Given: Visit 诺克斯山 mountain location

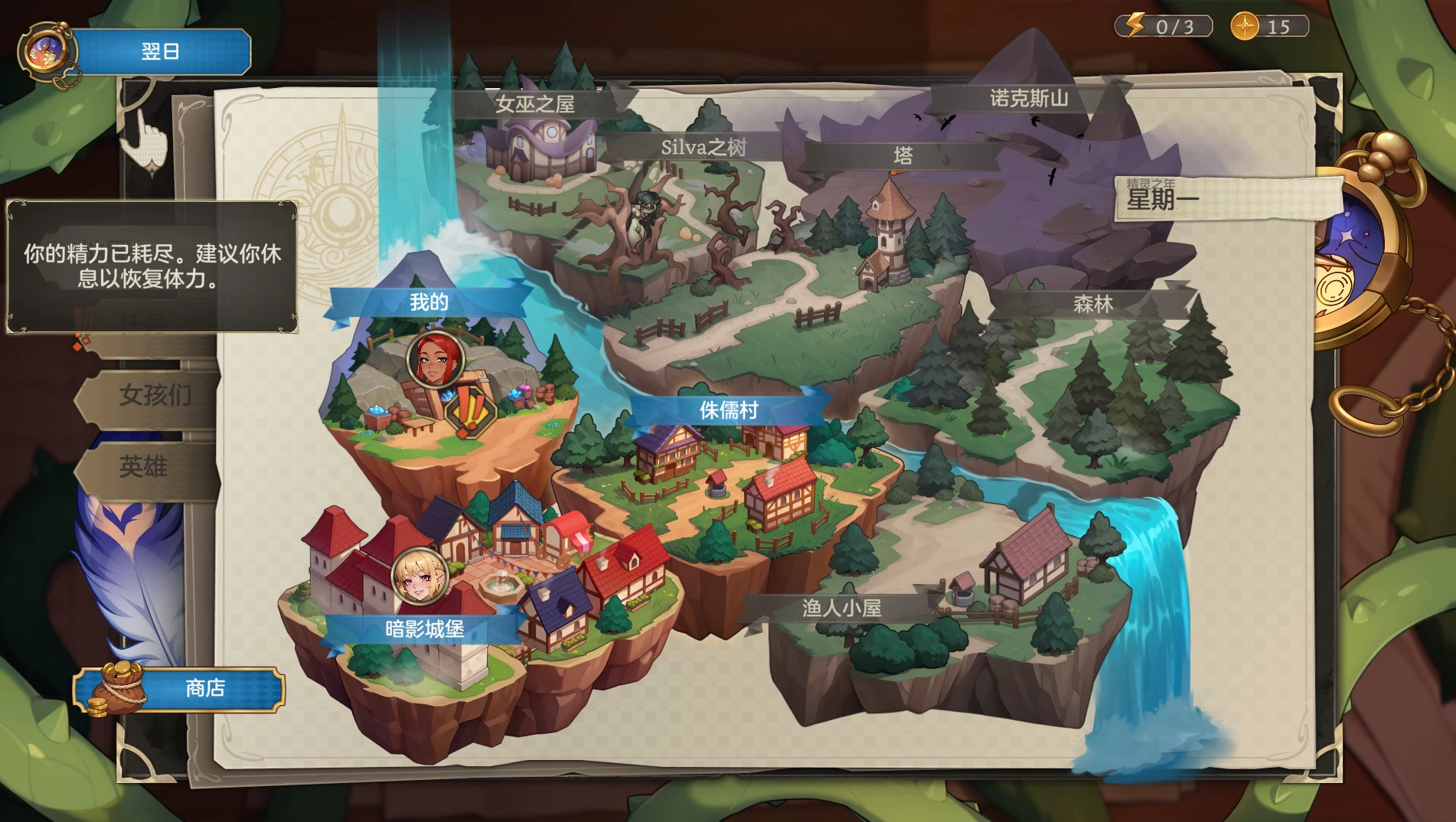Looking at the screenshot, I should click(x=1028, y=99).
